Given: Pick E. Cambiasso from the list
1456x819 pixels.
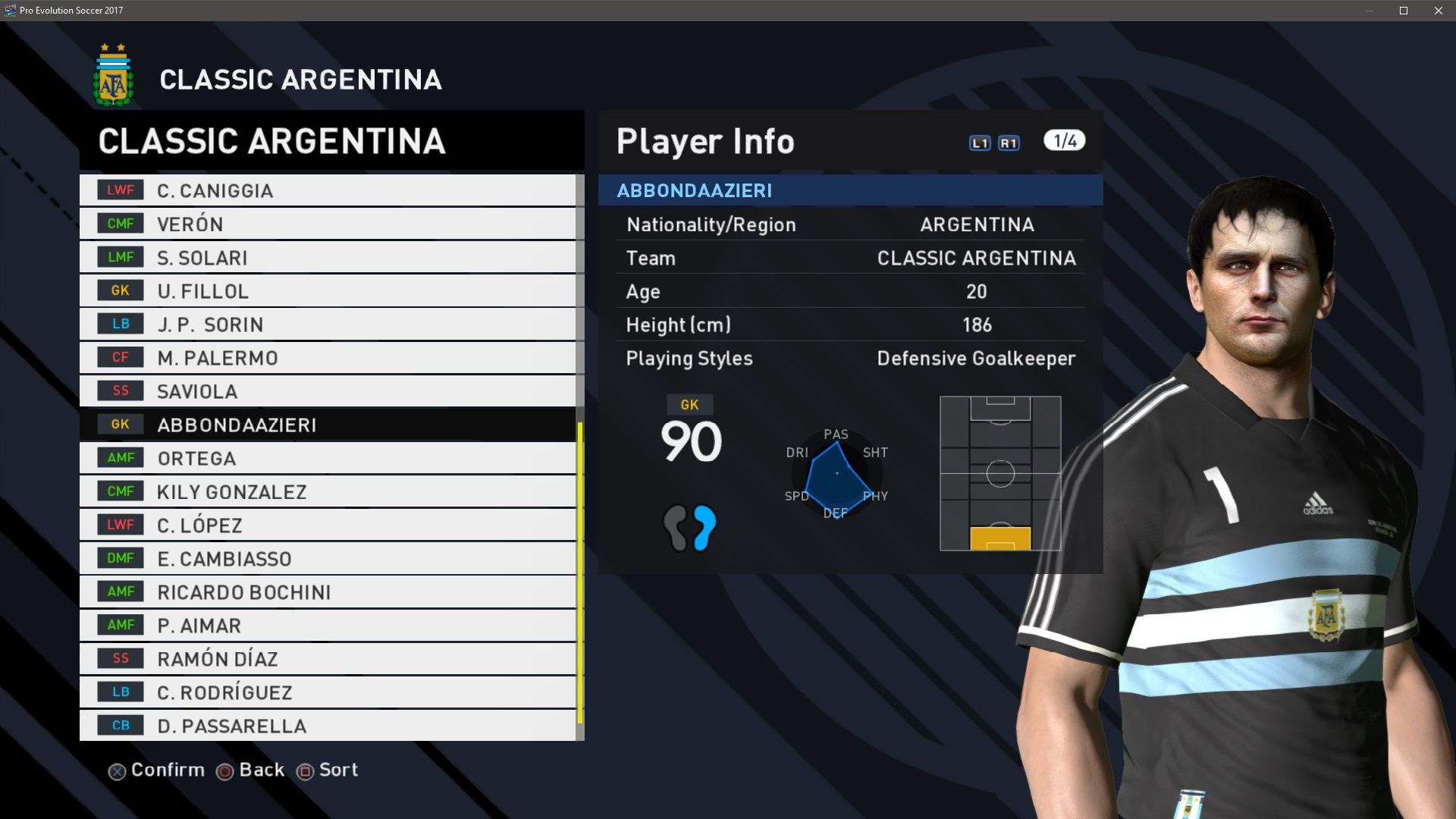Looking at the screenshot, I should pos(328,559).
